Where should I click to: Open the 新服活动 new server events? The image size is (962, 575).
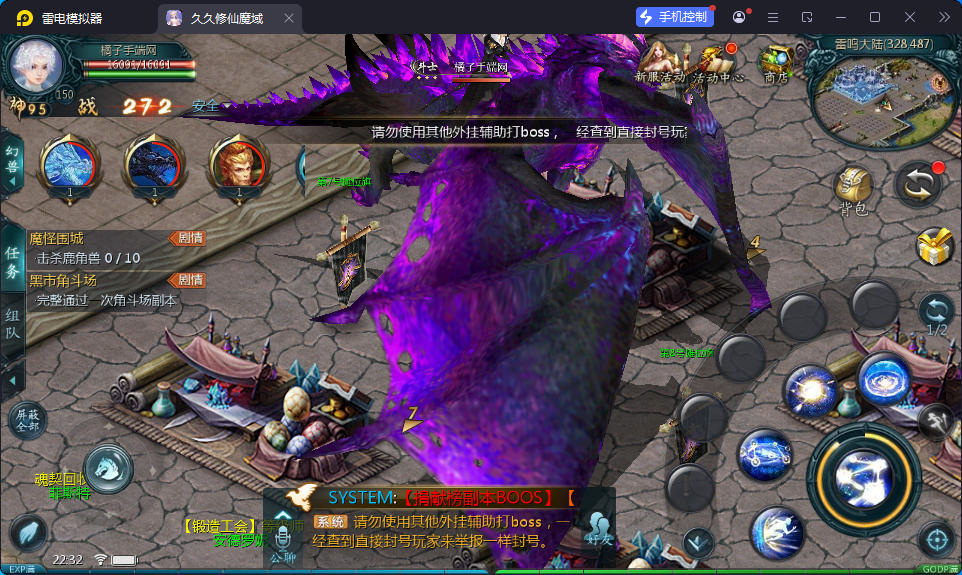point(659,61)
